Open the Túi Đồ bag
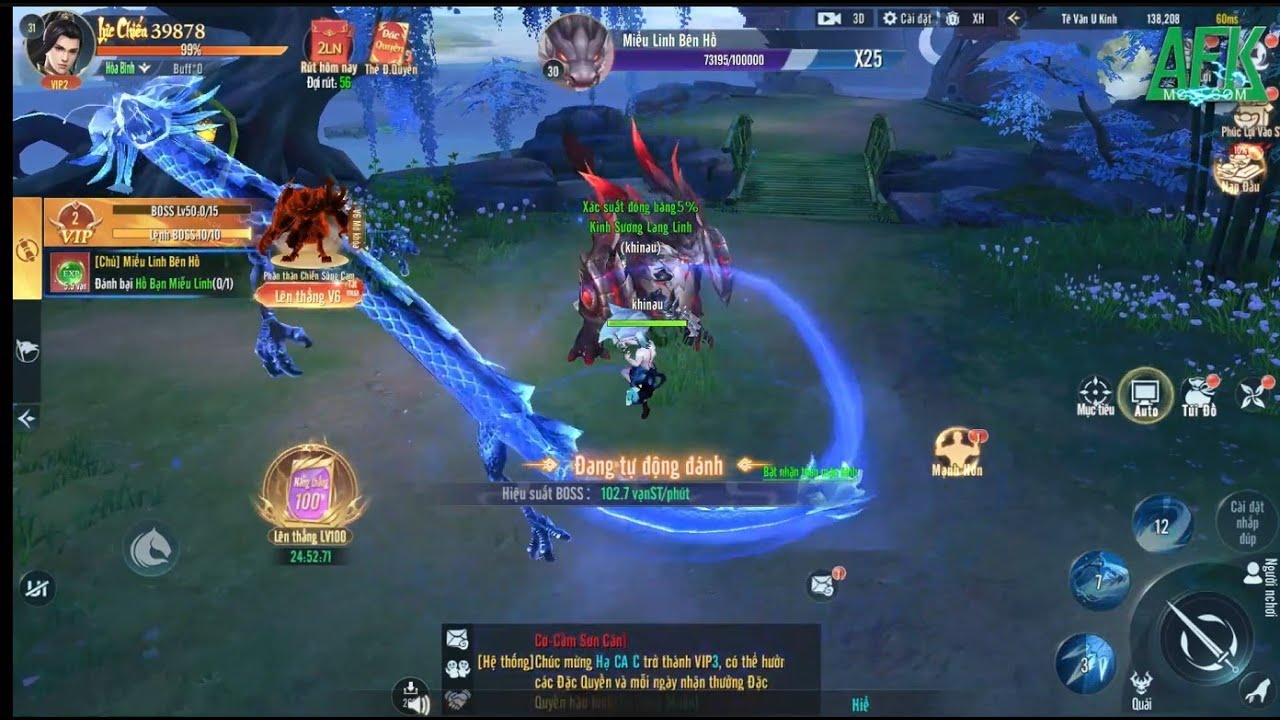 click(x=1199, y=395)
